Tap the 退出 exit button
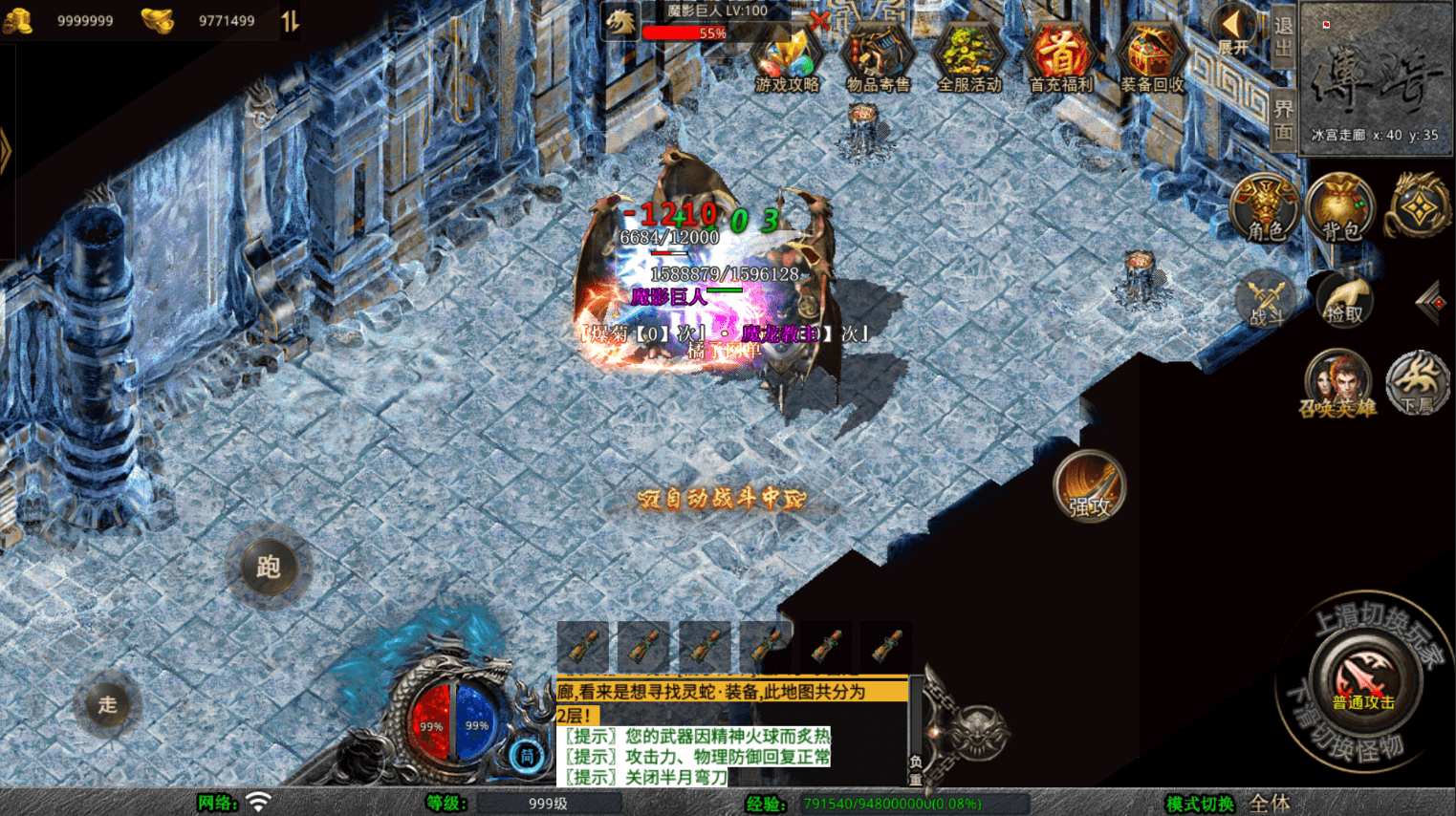1456x816 pixels. tap(1283, 36)
